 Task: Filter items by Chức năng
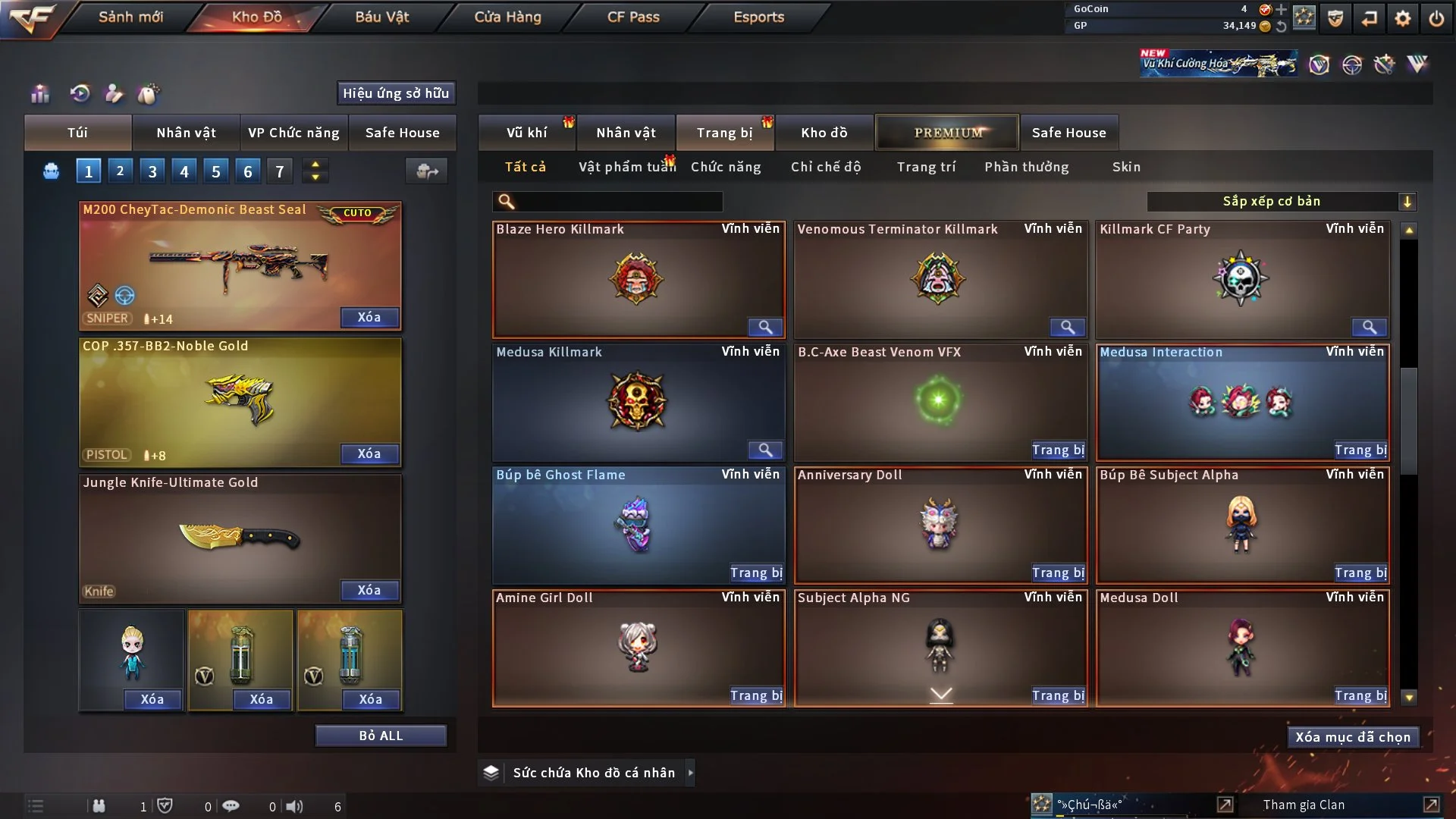[x=725, y=167]
